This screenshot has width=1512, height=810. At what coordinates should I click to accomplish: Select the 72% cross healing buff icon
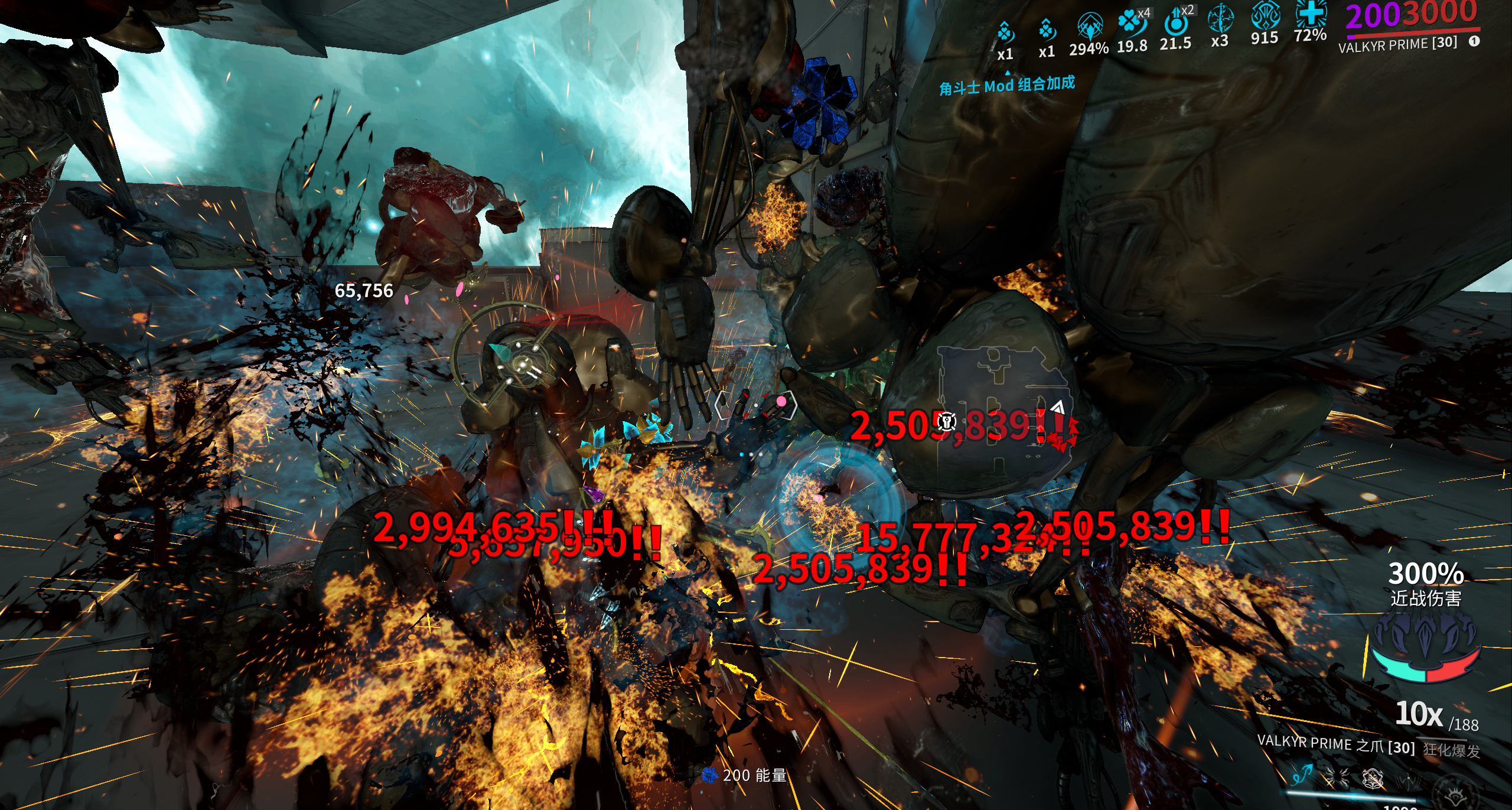pos(1311,13)
